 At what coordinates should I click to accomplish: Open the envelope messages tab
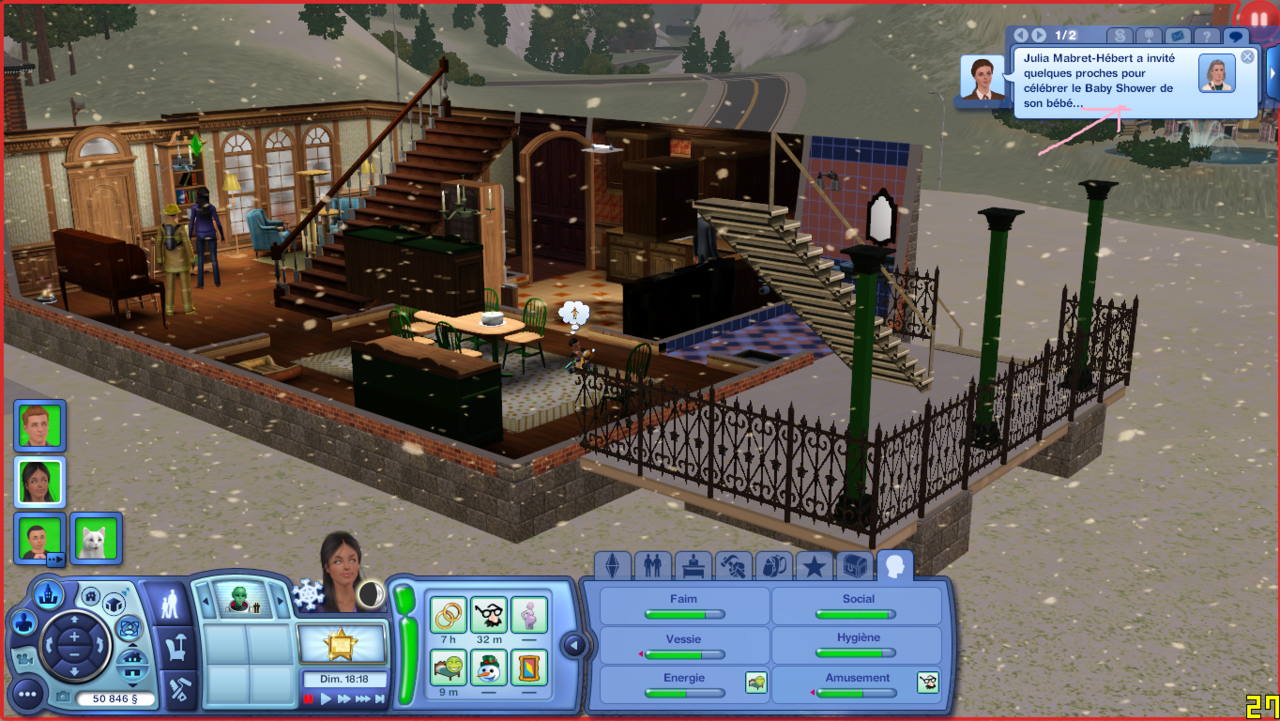[x=1178, y=36]
